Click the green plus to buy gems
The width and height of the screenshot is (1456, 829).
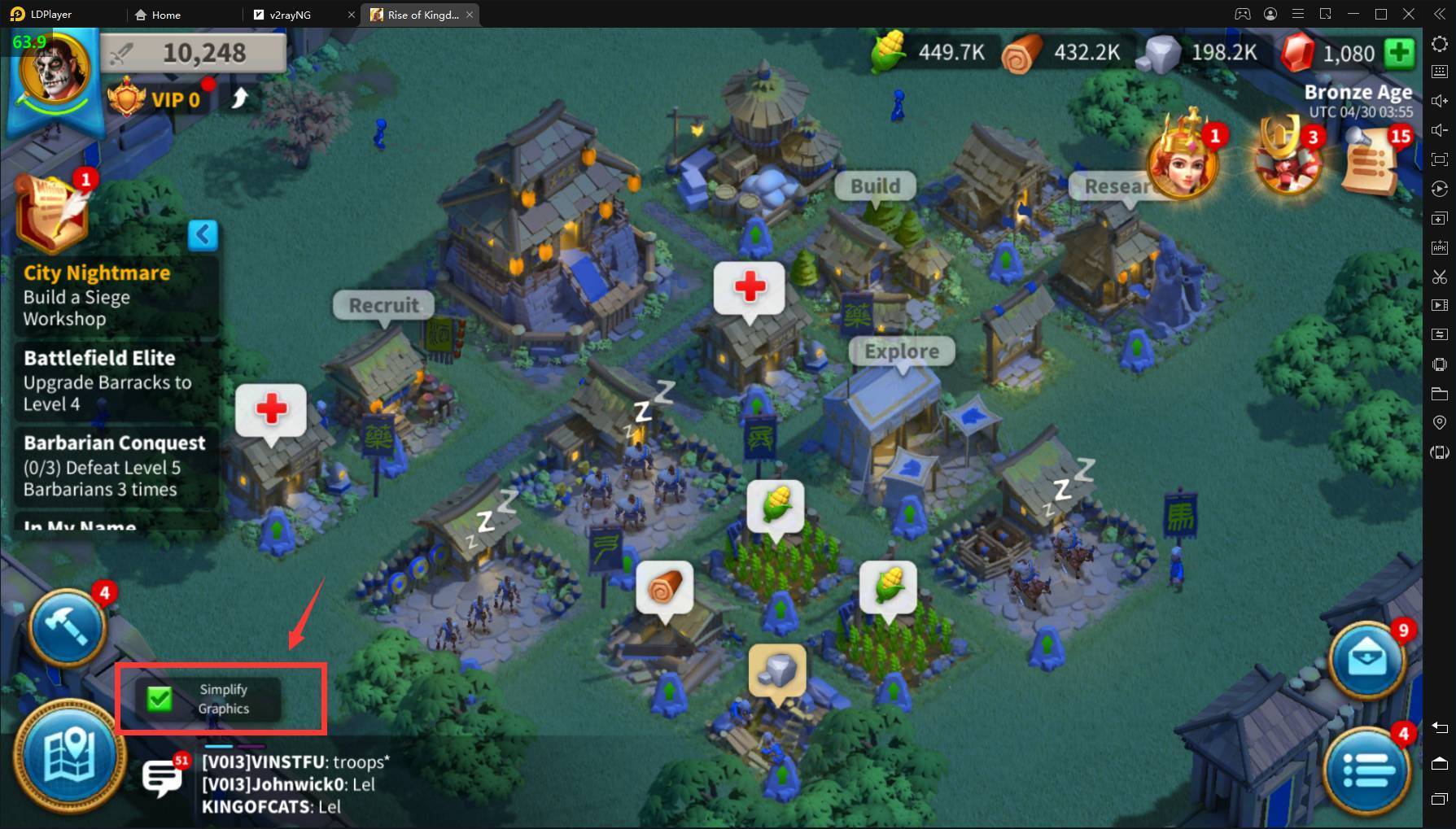(1400, 53)
